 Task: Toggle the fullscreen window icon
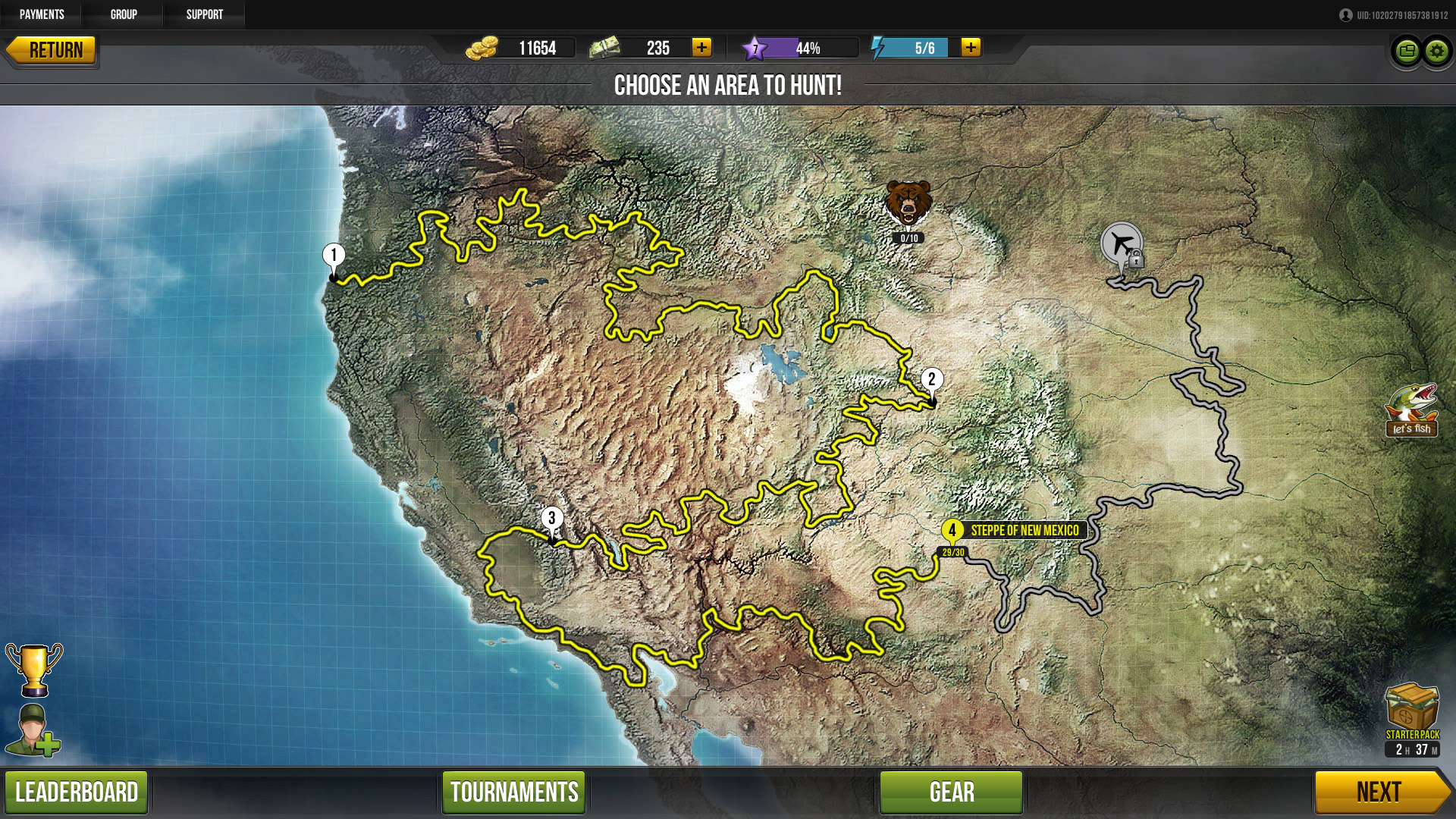(1407, 52)
